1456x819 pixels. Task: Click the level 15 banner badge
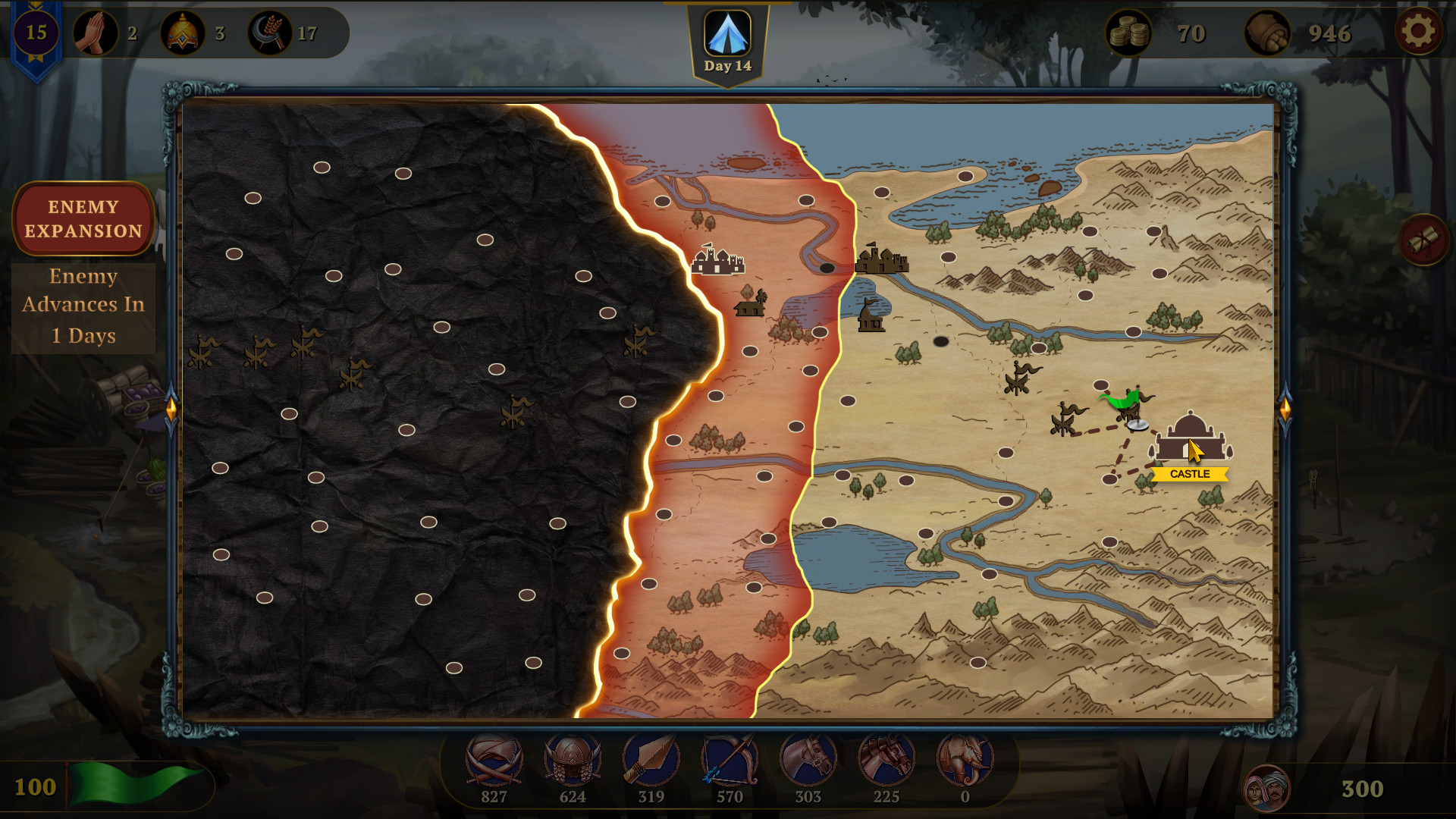coord(36,33)
